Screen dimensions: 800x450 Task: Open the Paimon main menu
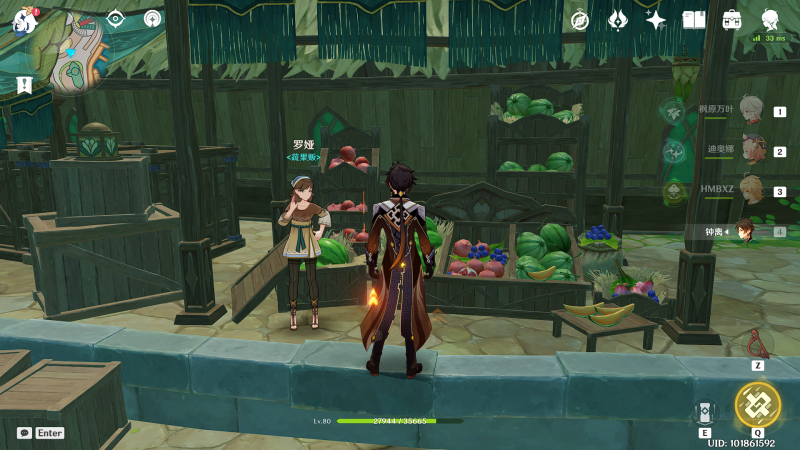coord(24,20)
